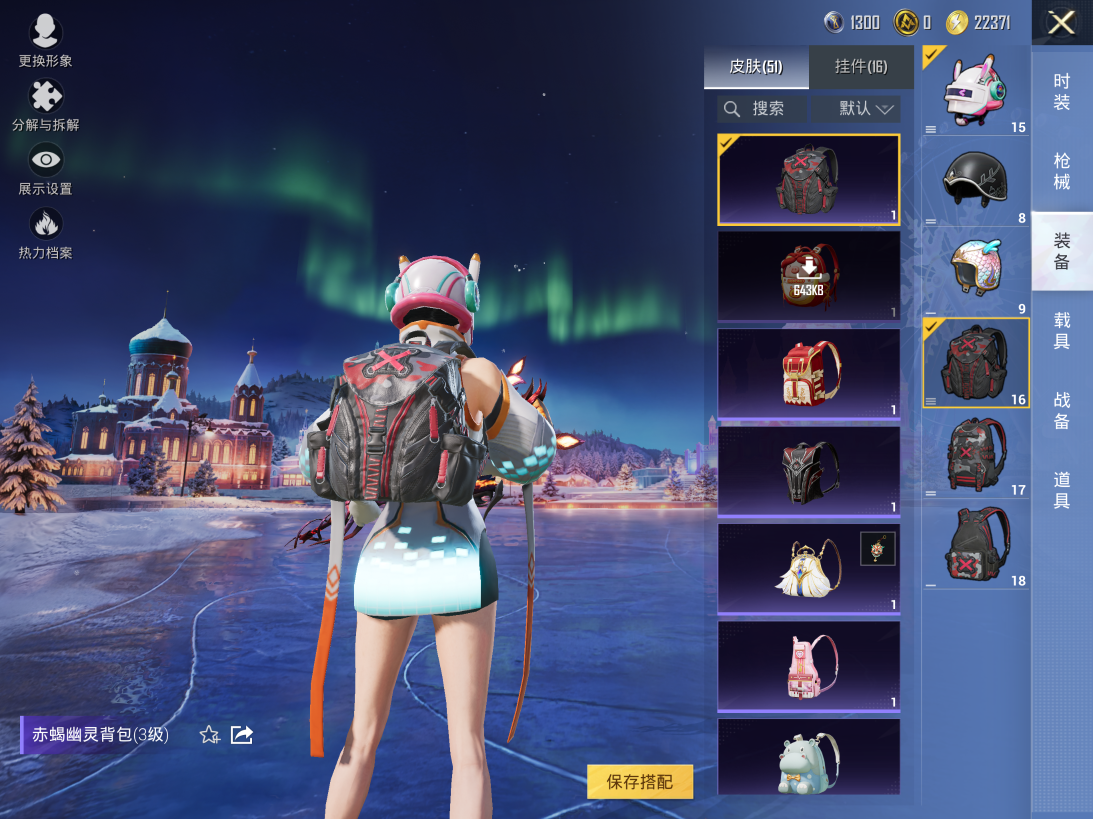Image resolution: width=1093 pixels, height=819 pixels.
Task: Open 展示设置 display settings
Action: pos(46,169)
